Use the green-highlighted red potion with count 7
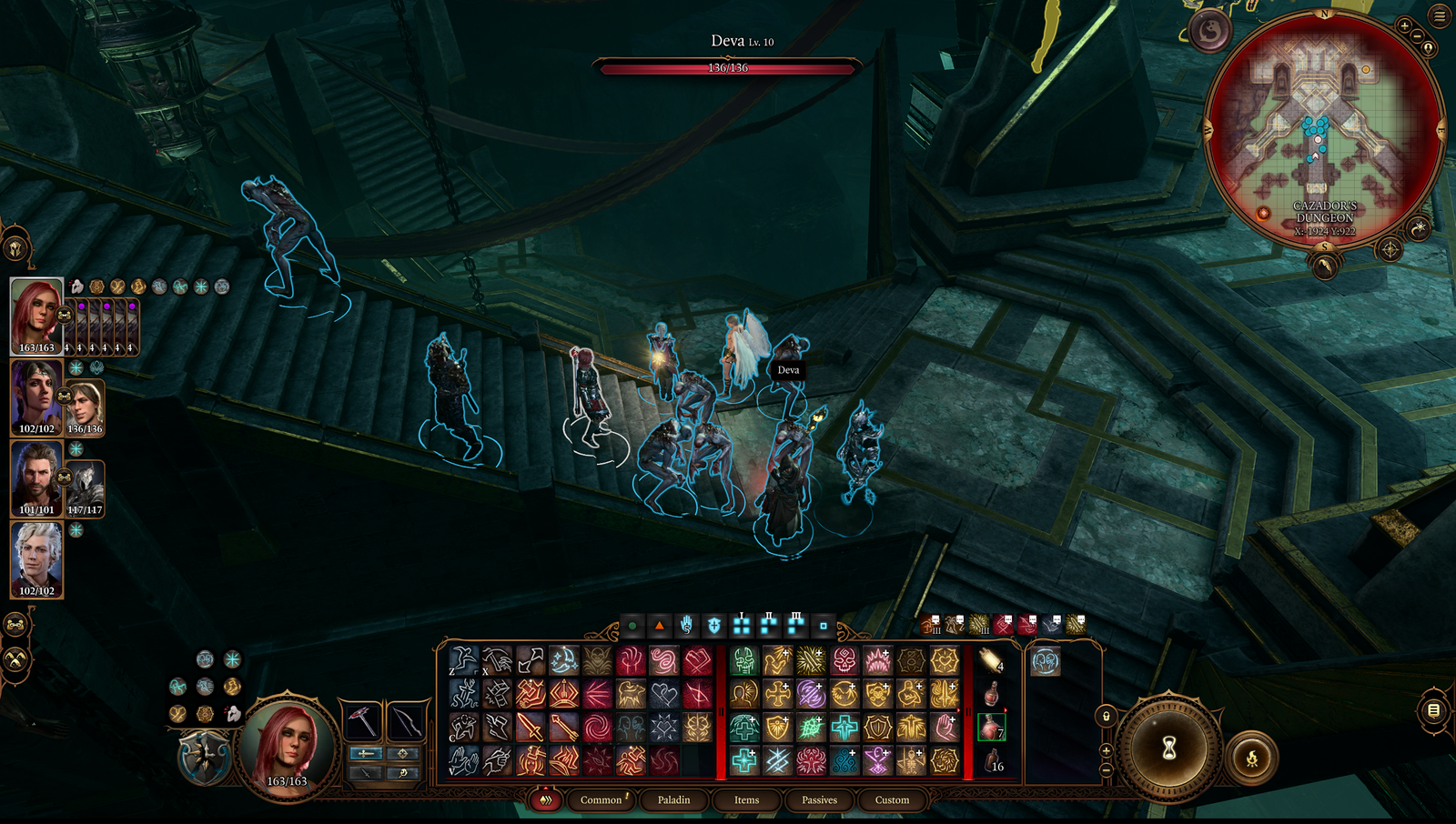This screenshot has width=1456, height=824. point(991,727)
